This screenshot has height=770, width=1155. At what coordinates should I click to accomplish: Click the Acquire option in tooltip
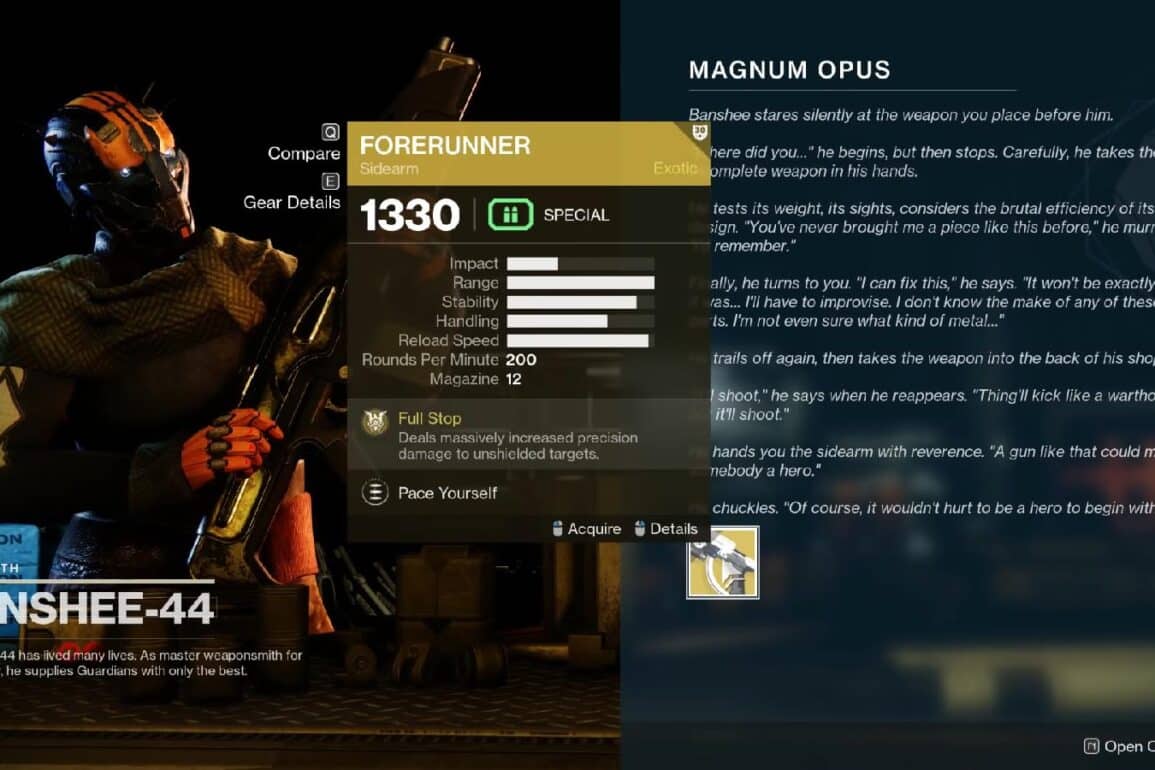tap(587, 529)
